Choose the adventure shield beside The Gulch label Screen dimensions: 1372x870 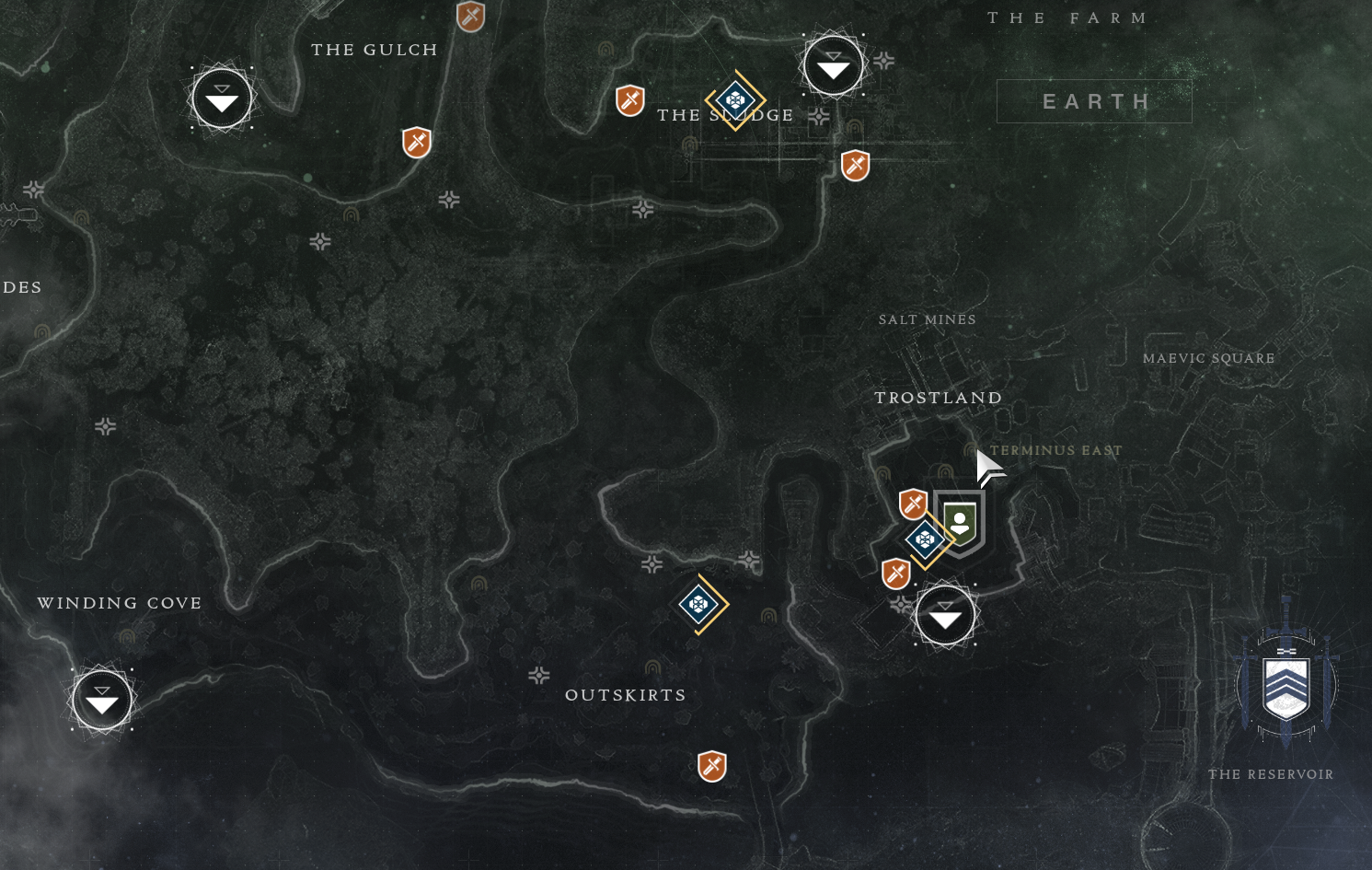(x=471, y=16)
